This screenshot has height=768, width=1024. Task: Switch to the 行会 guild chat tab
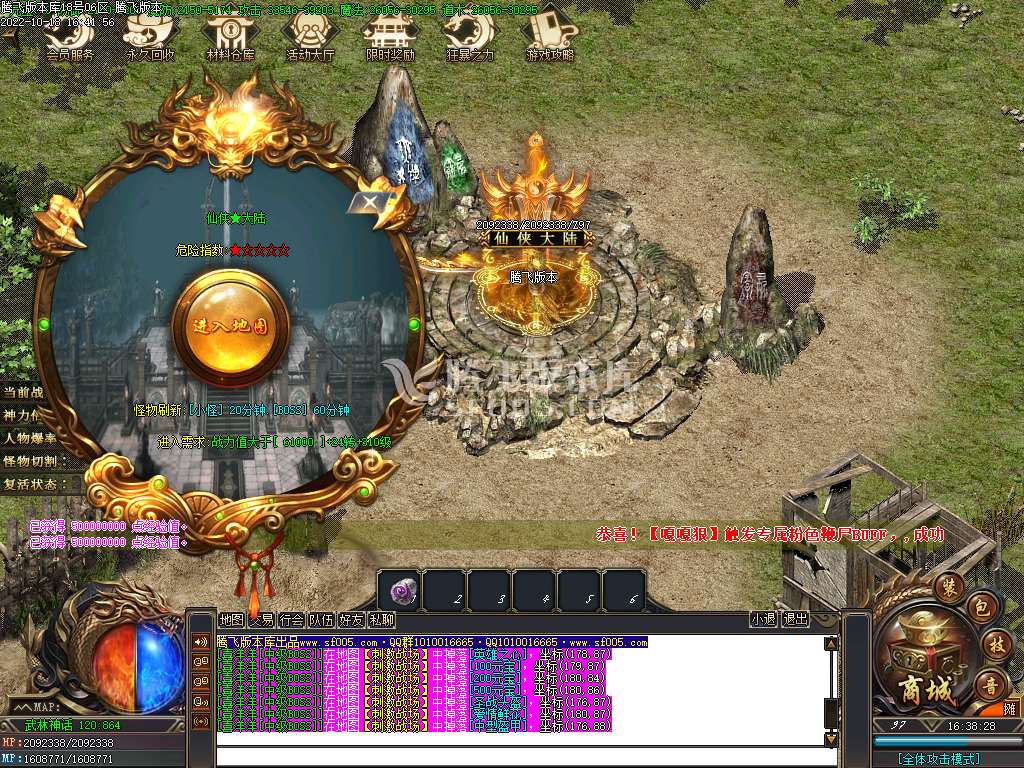292,620
